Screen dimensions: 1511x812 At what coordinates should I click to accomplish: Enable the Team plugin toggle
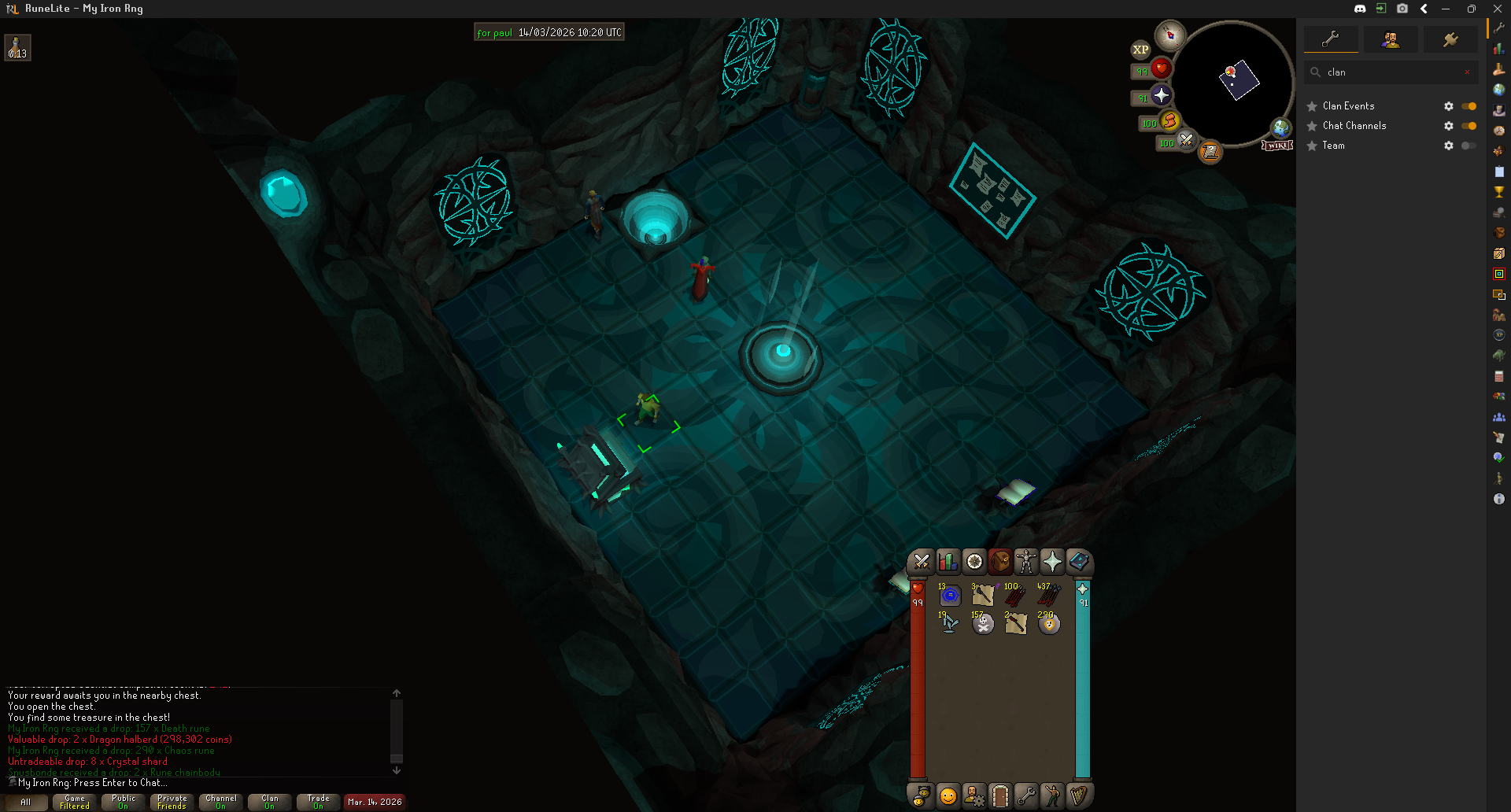1469,146
